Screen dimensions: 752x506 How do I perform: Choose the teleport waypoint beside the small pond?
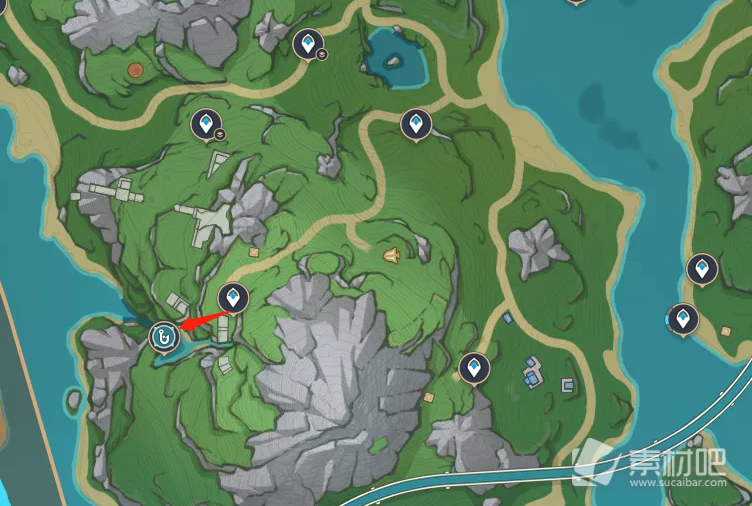[x=308, y=44]
